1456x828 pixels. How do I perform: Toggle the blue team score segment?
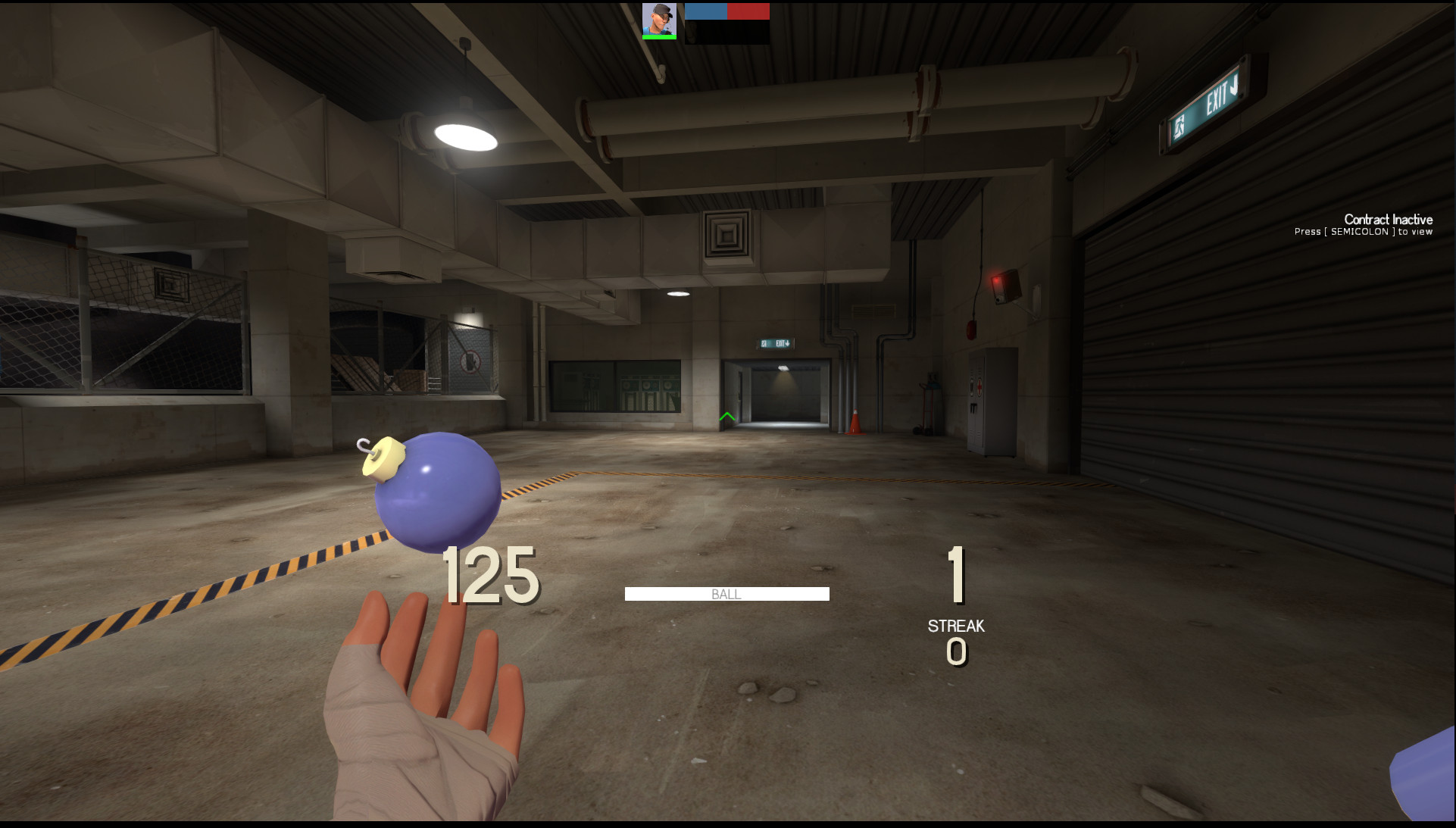point(705,10)
